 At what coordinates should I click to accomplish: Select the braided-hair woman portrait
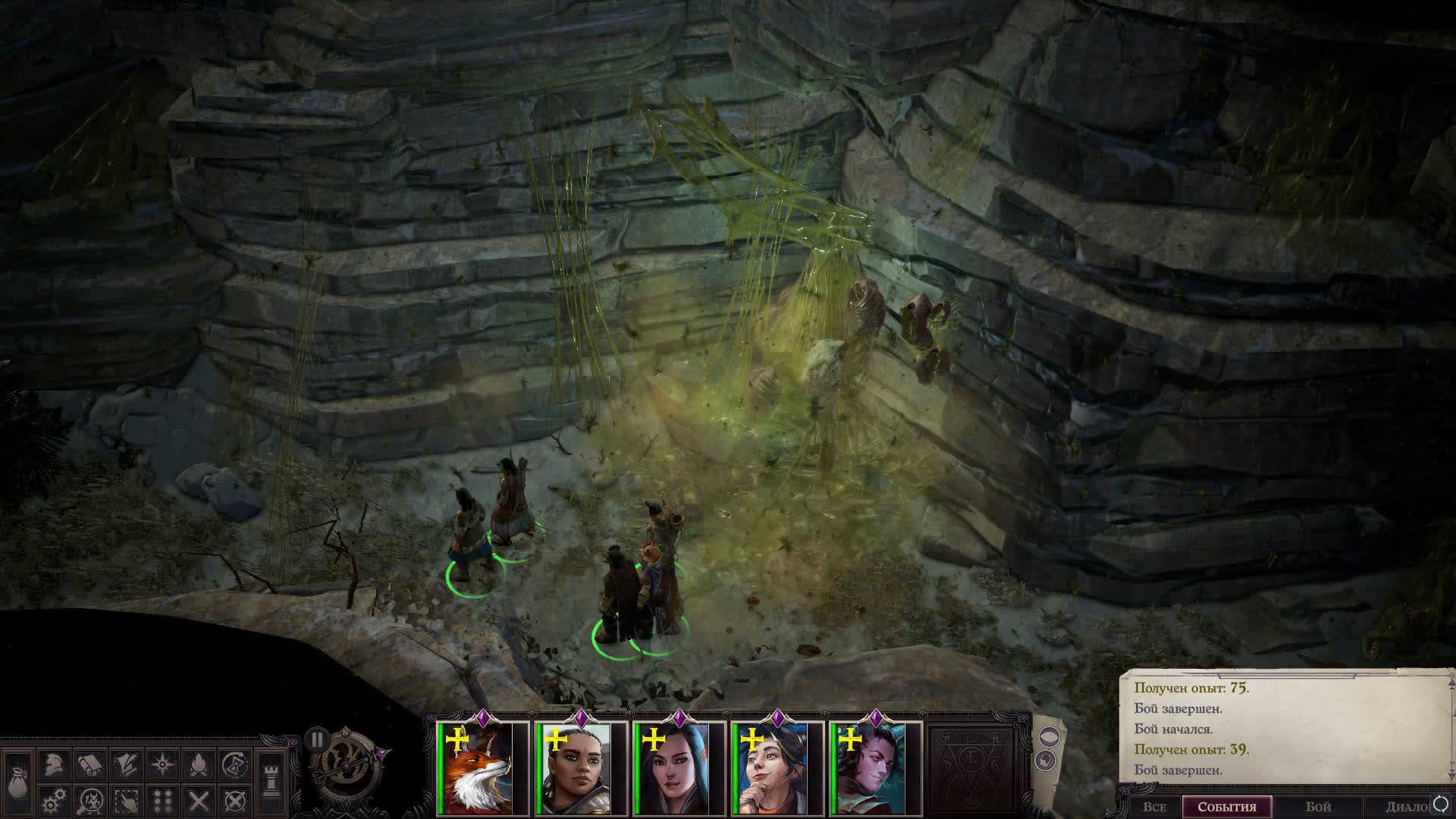point(576,769)
